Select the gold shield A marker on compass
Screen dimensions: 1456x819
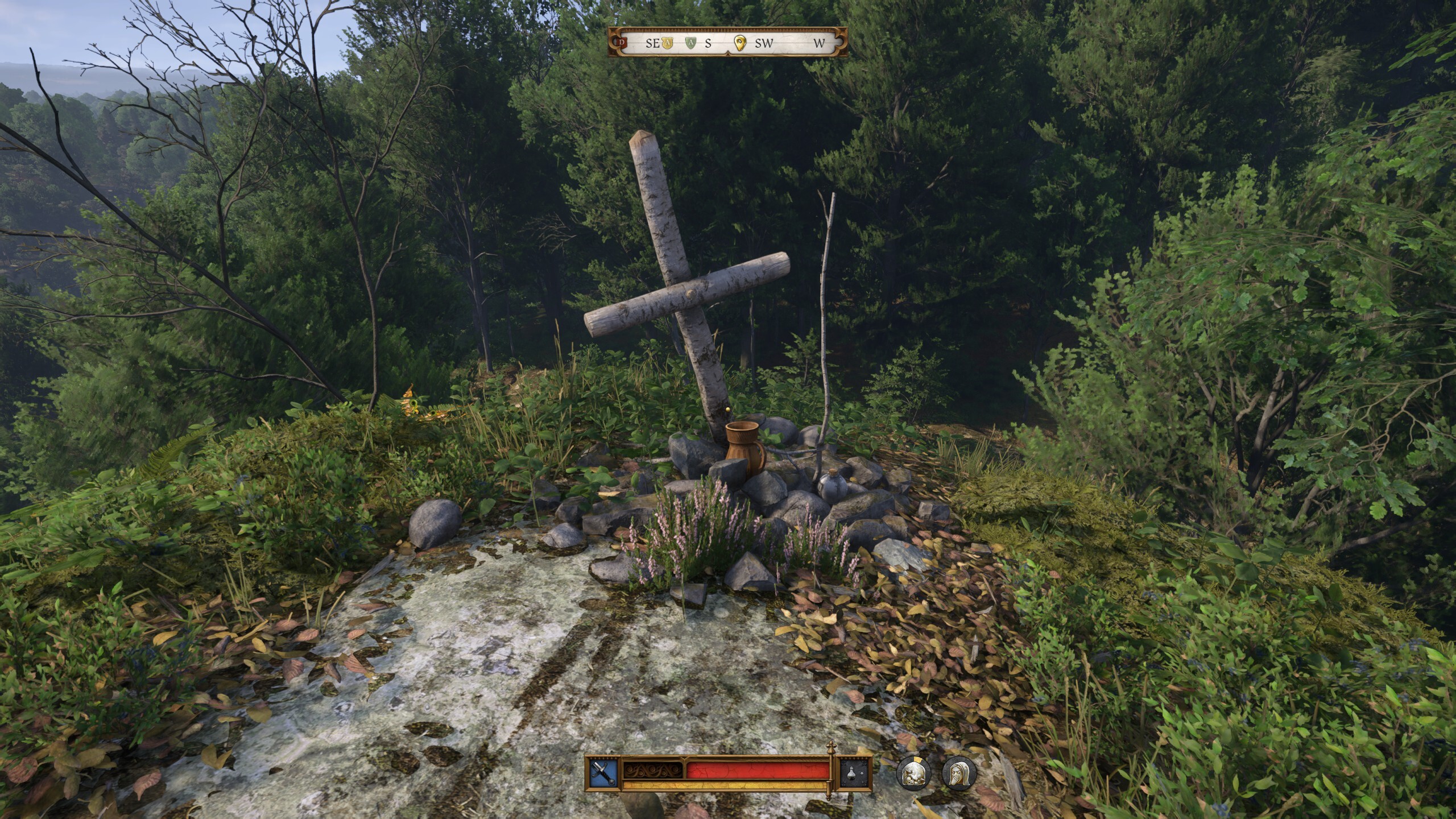tap(667, 43)
